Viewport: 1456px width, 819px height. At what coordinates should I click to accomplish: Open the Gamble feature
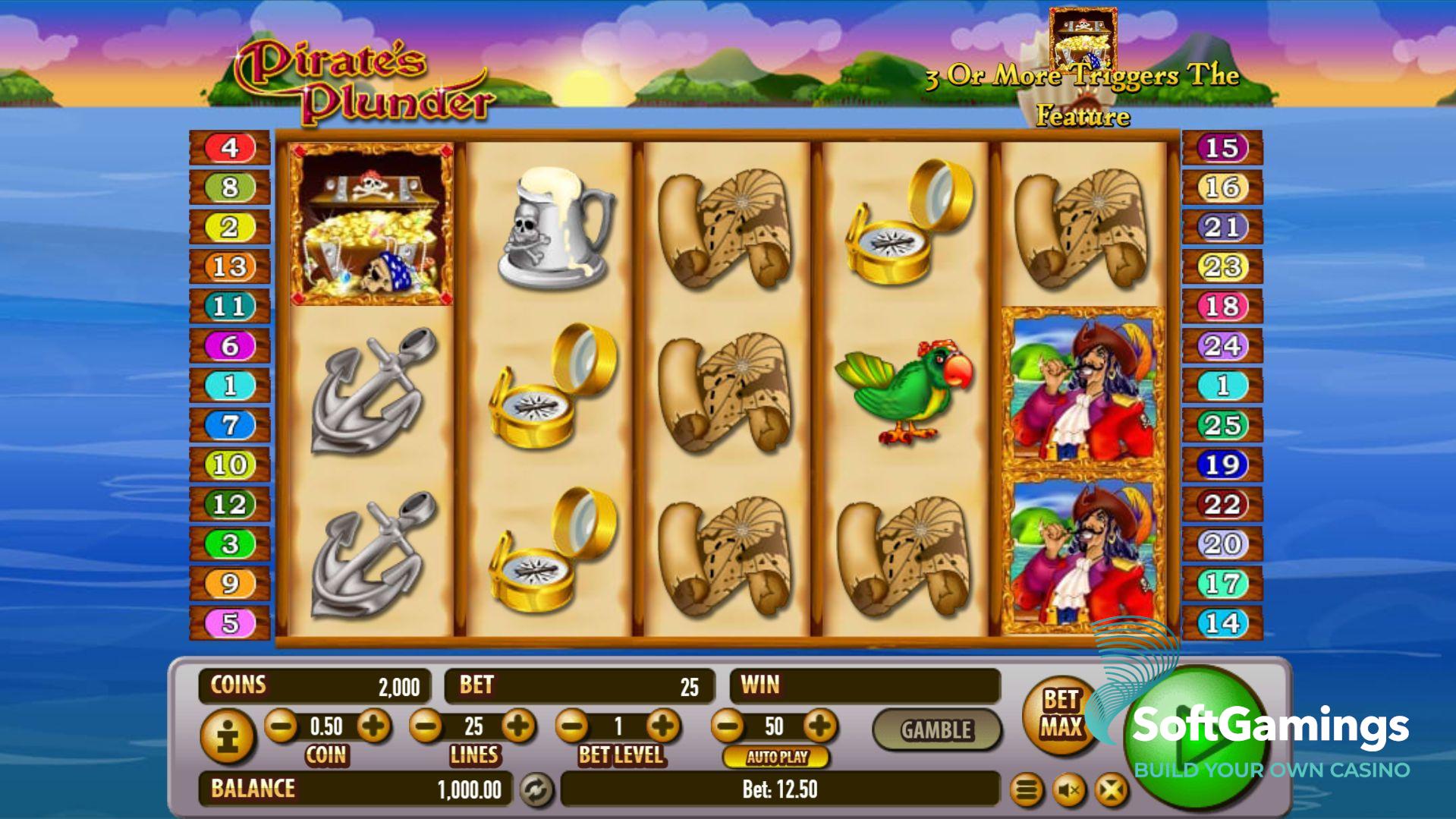pyautogui.click(x=936, y=730)
